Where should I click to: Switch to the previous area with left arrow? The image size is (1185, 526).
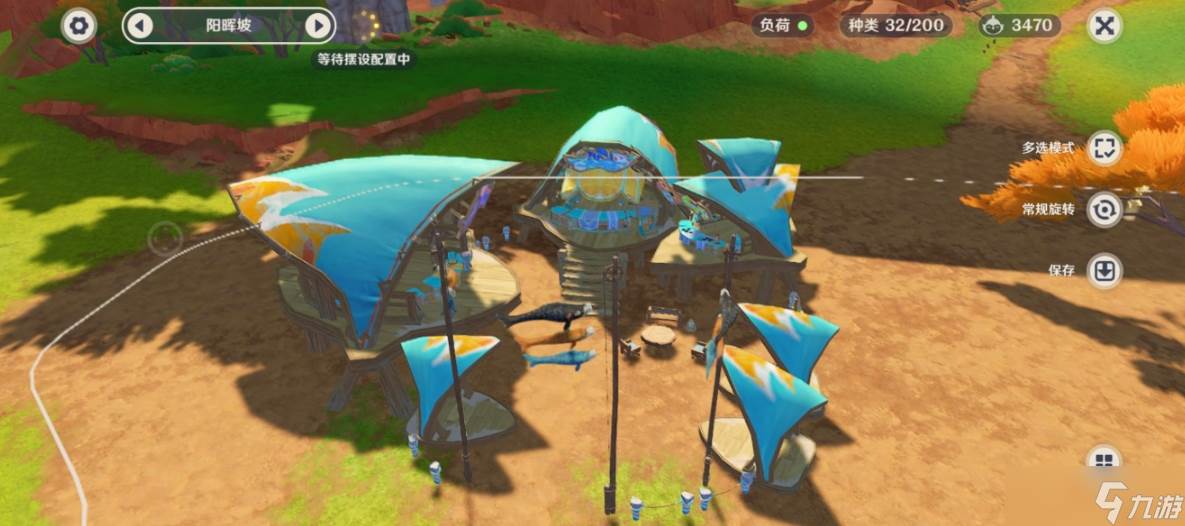tap(140, 25)
